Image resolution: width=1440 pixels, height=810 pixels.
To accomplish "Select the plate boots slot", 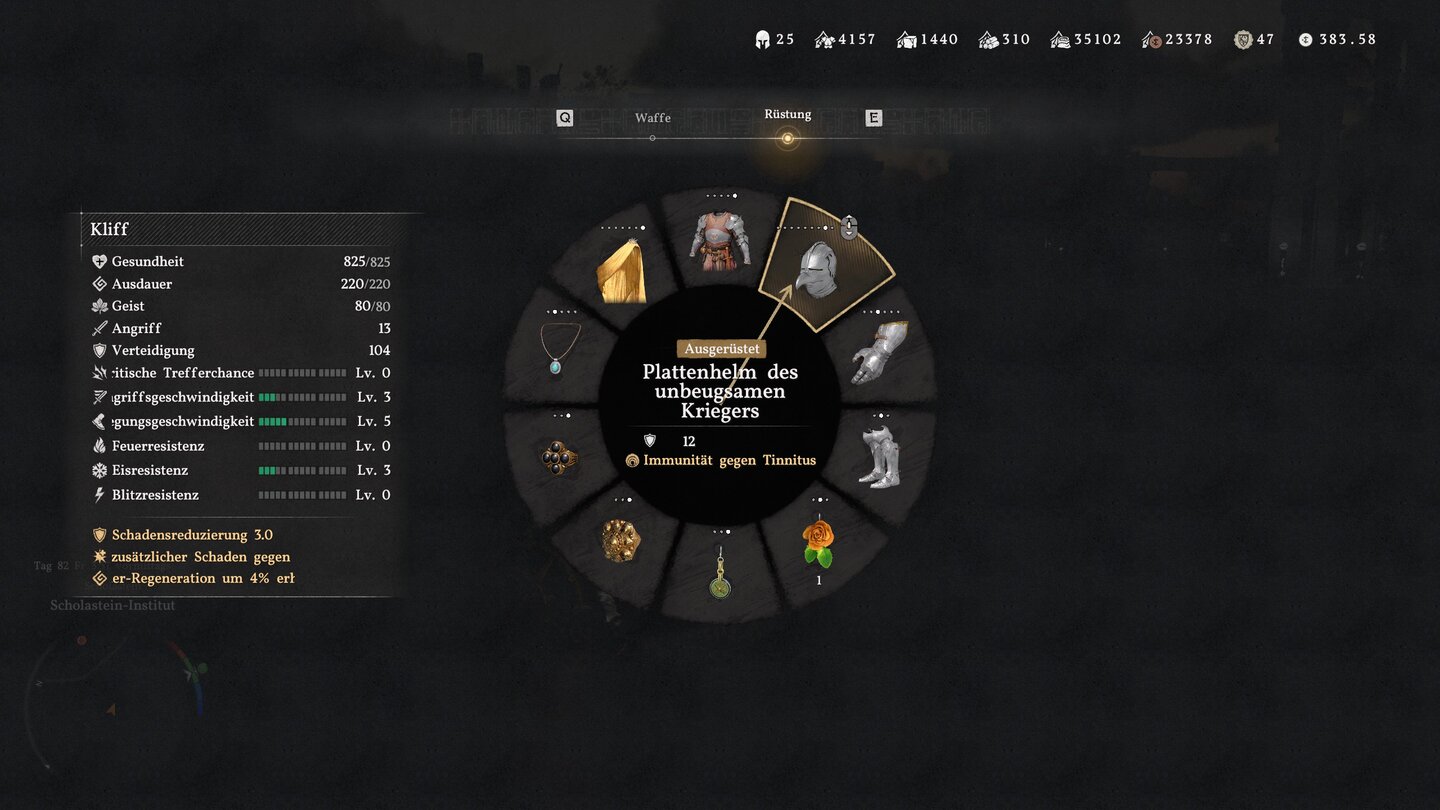I will [879, 457].
